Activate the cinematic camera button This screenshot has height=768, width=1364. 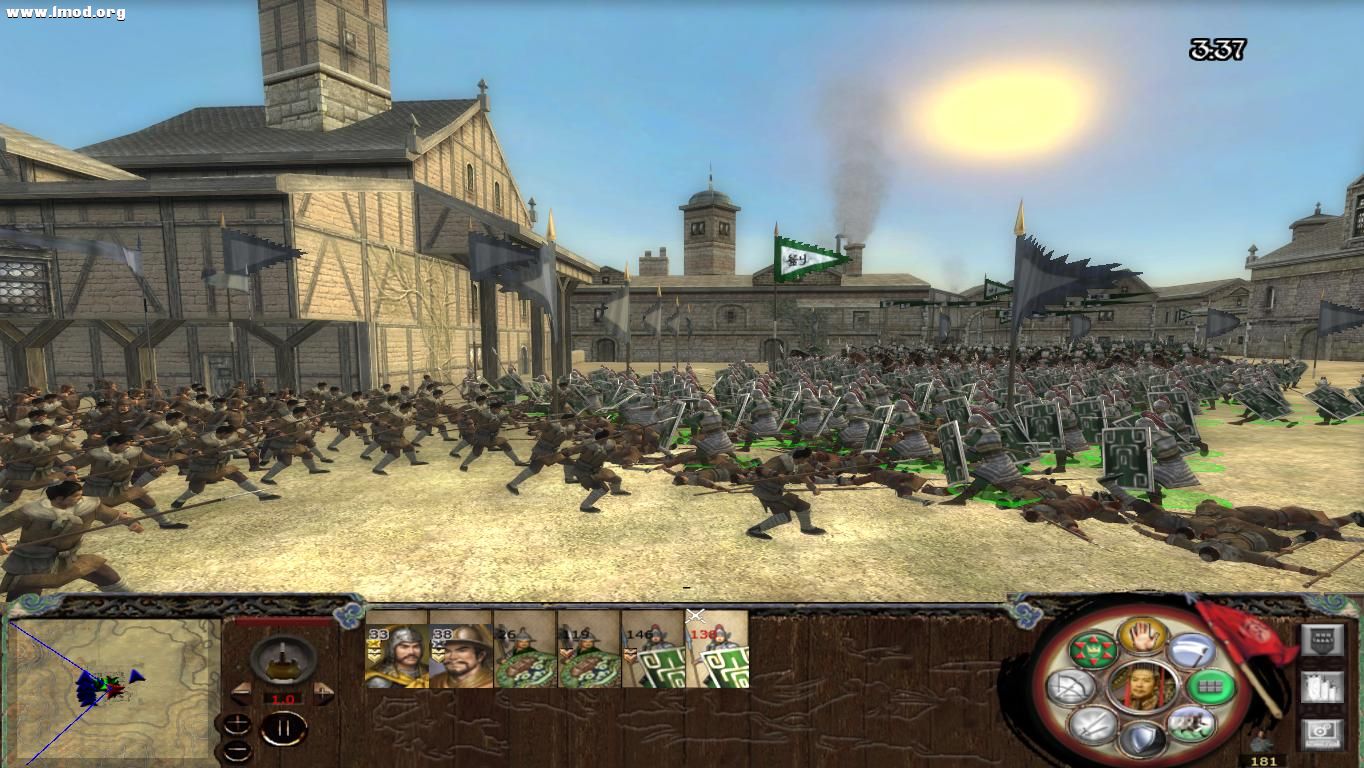pyautogui.click(x=1322, y=733)
